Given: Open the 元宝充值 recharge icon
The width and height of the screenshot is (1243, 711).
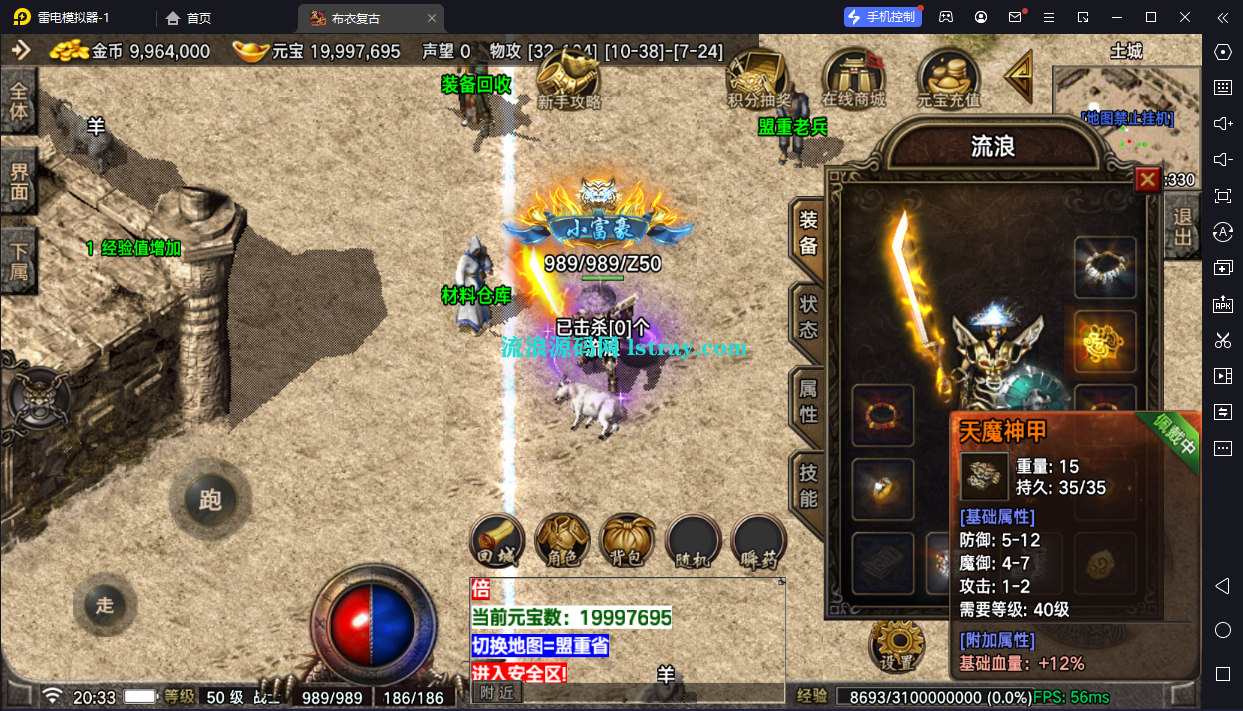Looking at the screenshot, I should (949, 78).
